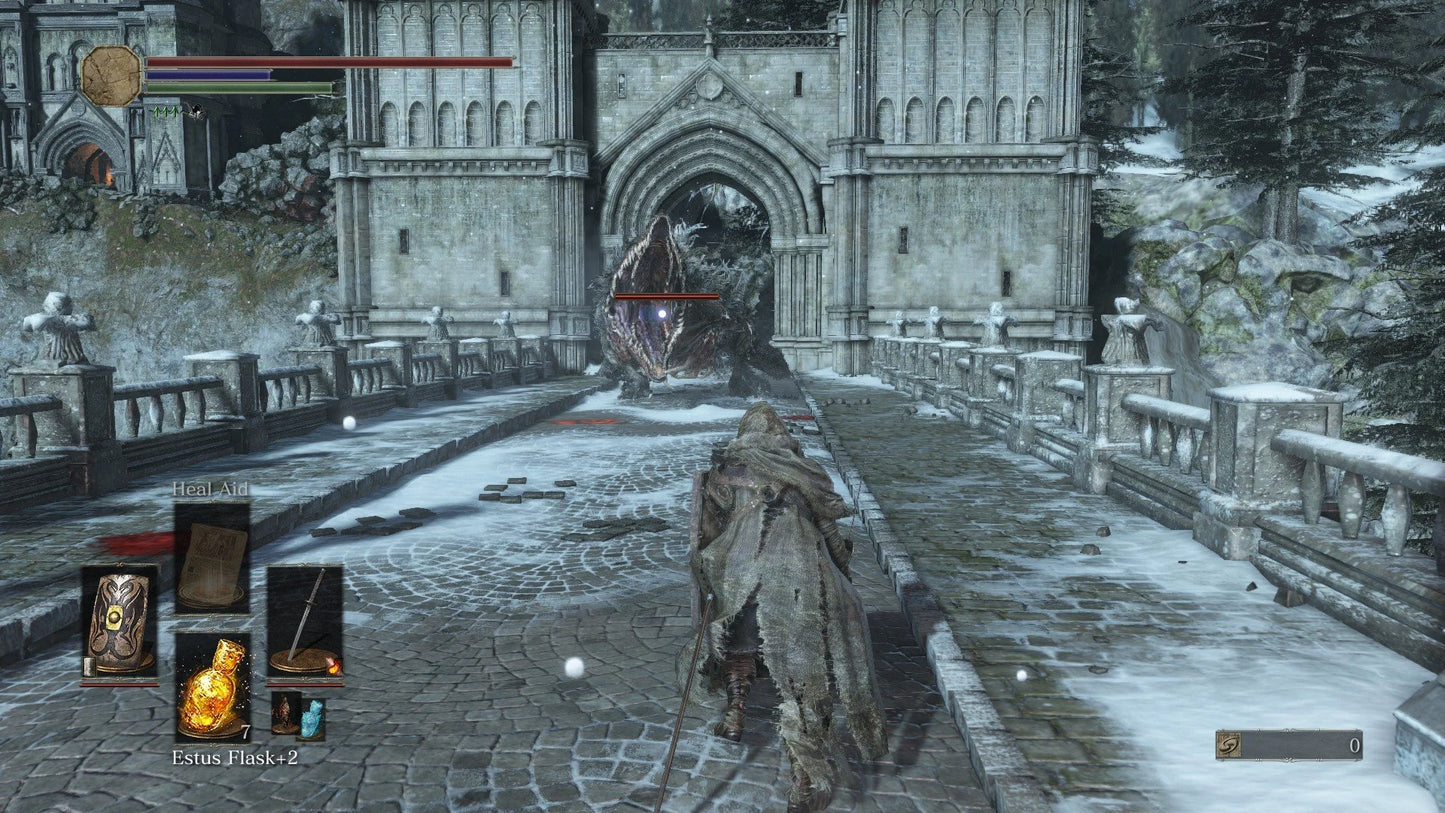Select the blue frost item thumbnail
Viewport: 1445px width, 813px height.
(310, 718)
